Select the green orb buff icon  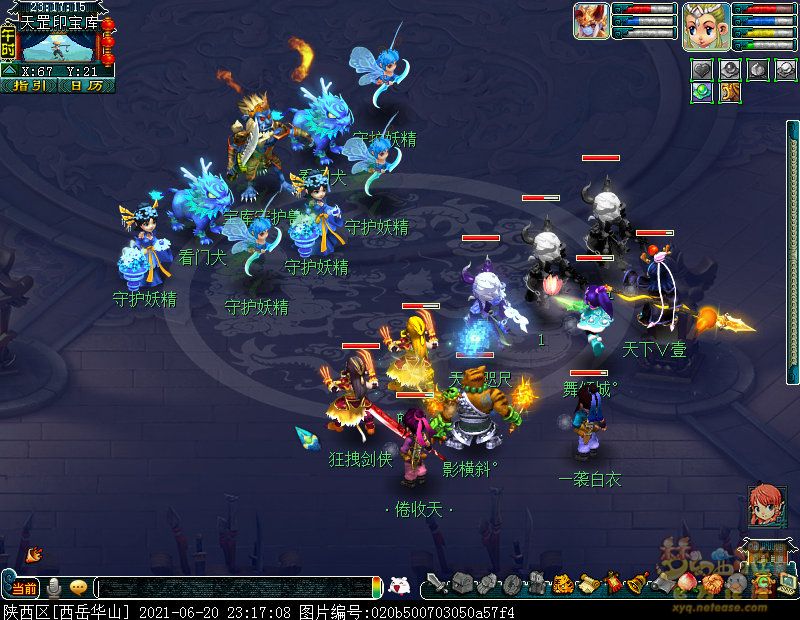[703, 92]
